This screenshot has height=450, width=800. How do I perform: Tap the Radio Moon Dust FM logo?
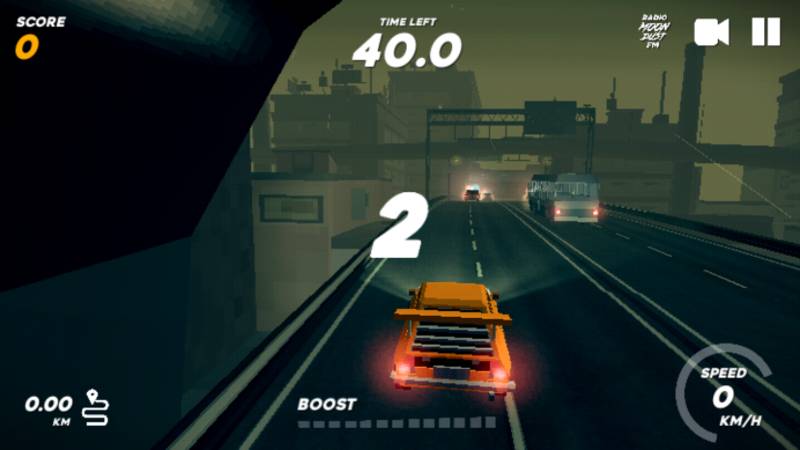pos(654,31)
